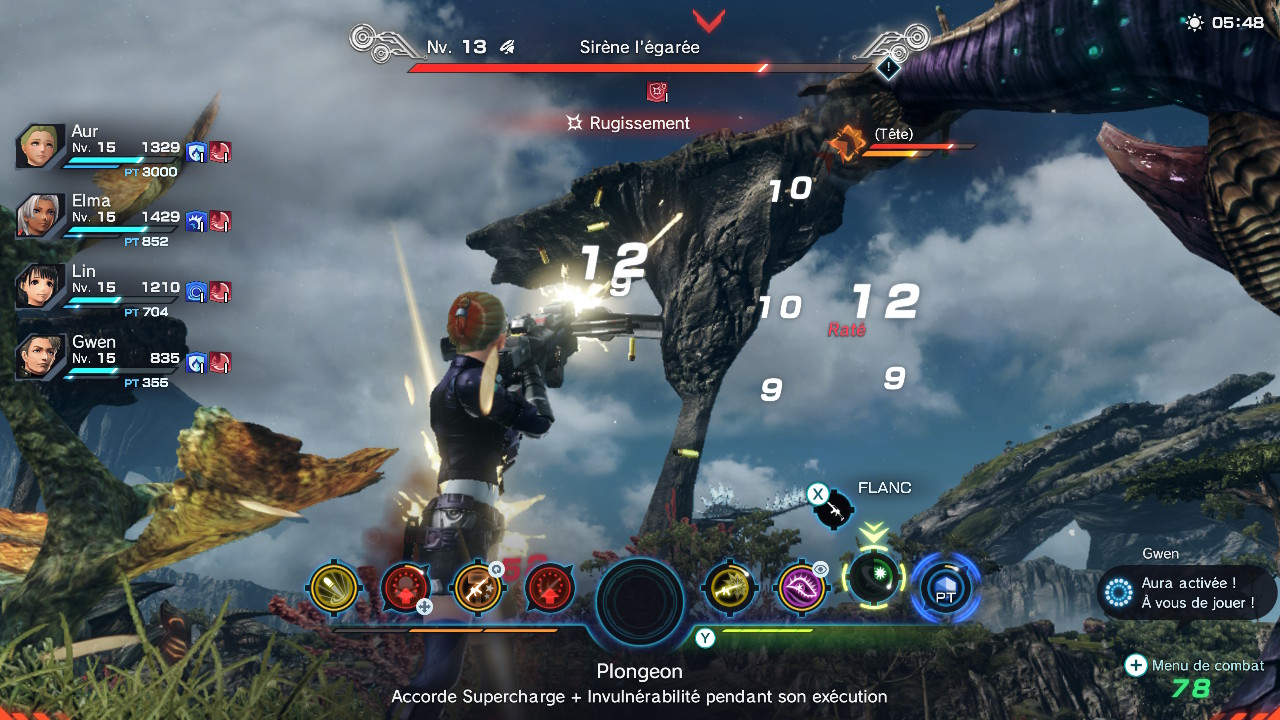The width and height of the screenshot is (1280, 720).
Task: Activate the purple eye debuff art
Action: coord(801,589)
